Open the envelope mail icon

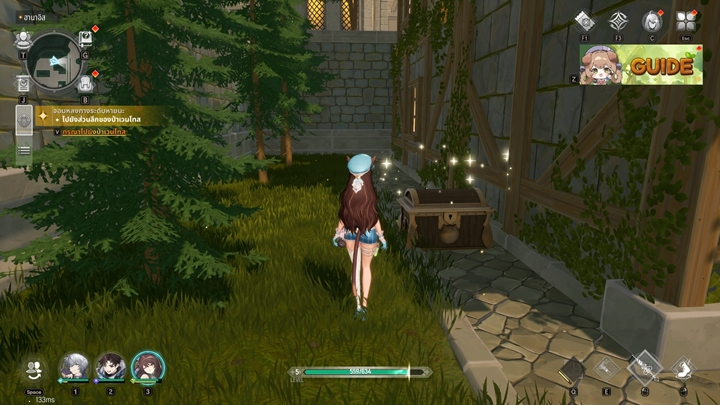(23, 84)
